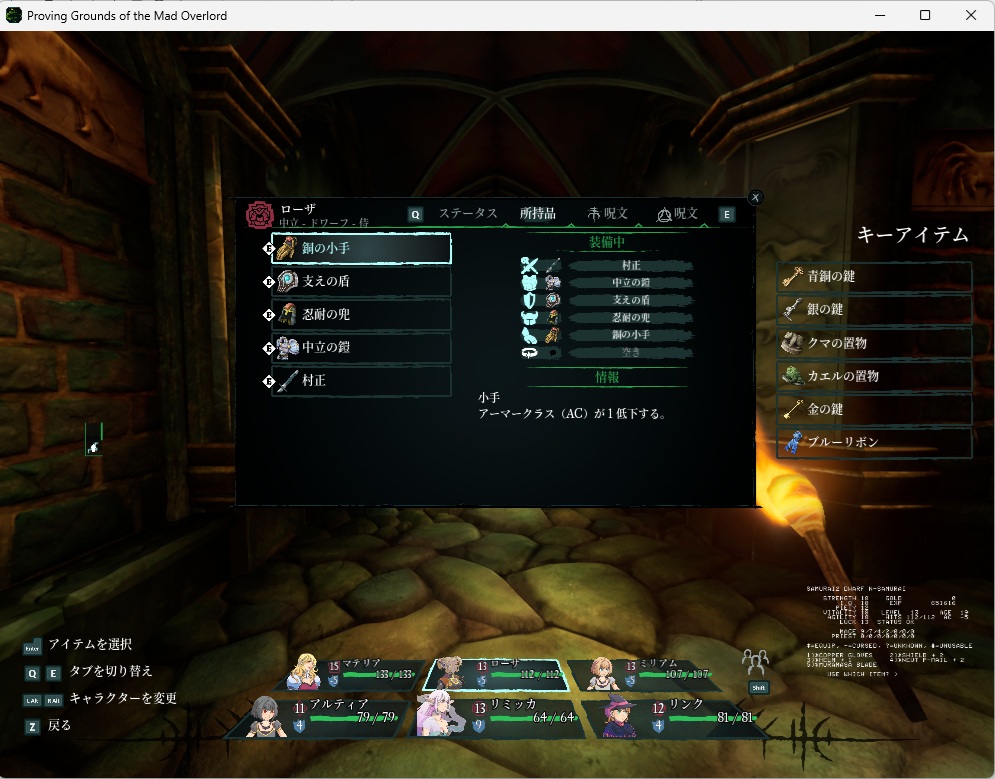Screen dimensions: 995x779
Task: Open the mage 呪文 tab with trident symbol
Action: click(608, 213)
